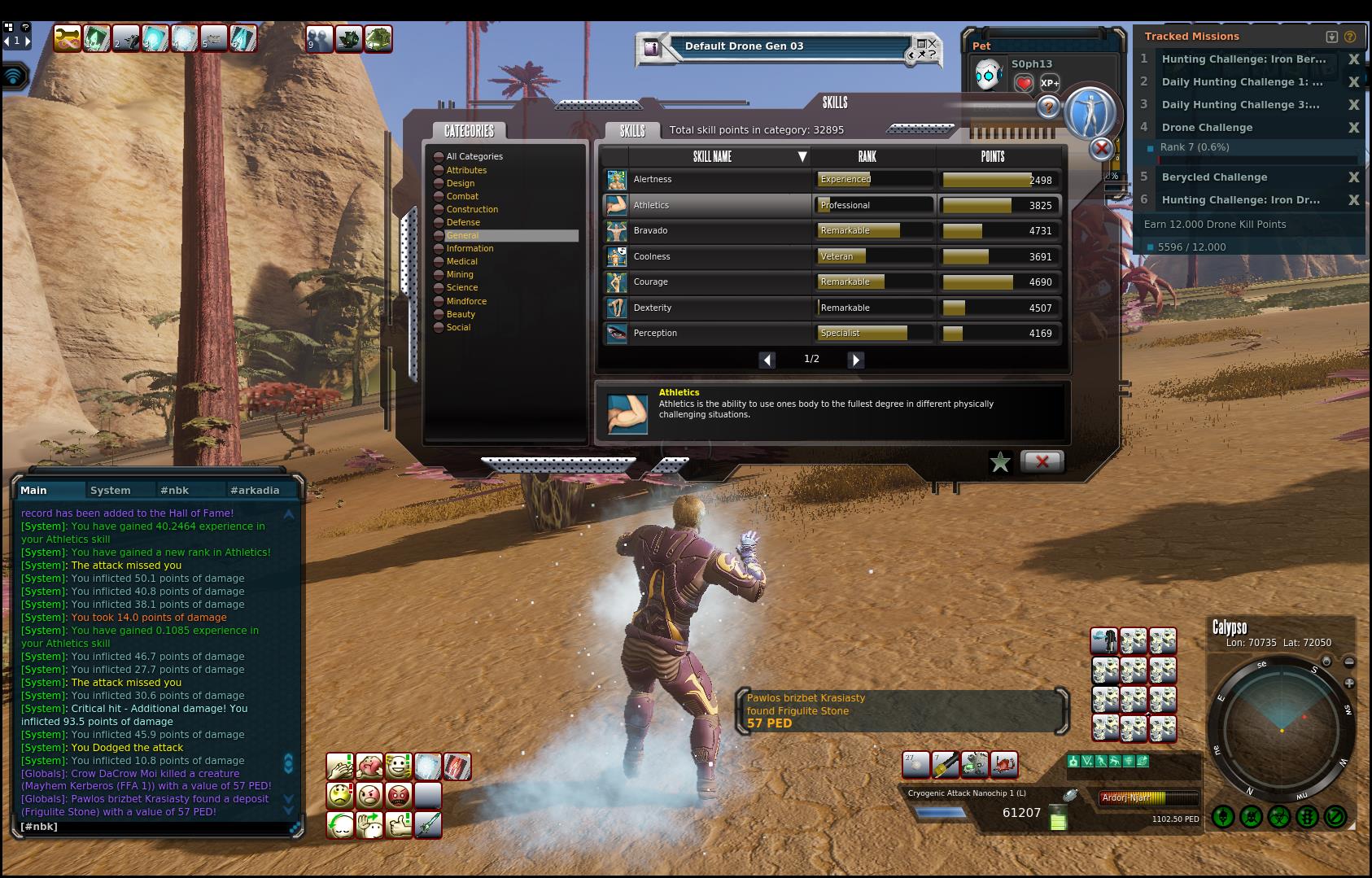Select the Berycled Challenge mission
Image resolution: width=1372 pixels, height=878 pixels.
pyautogui.click(x=1214, y=177)
